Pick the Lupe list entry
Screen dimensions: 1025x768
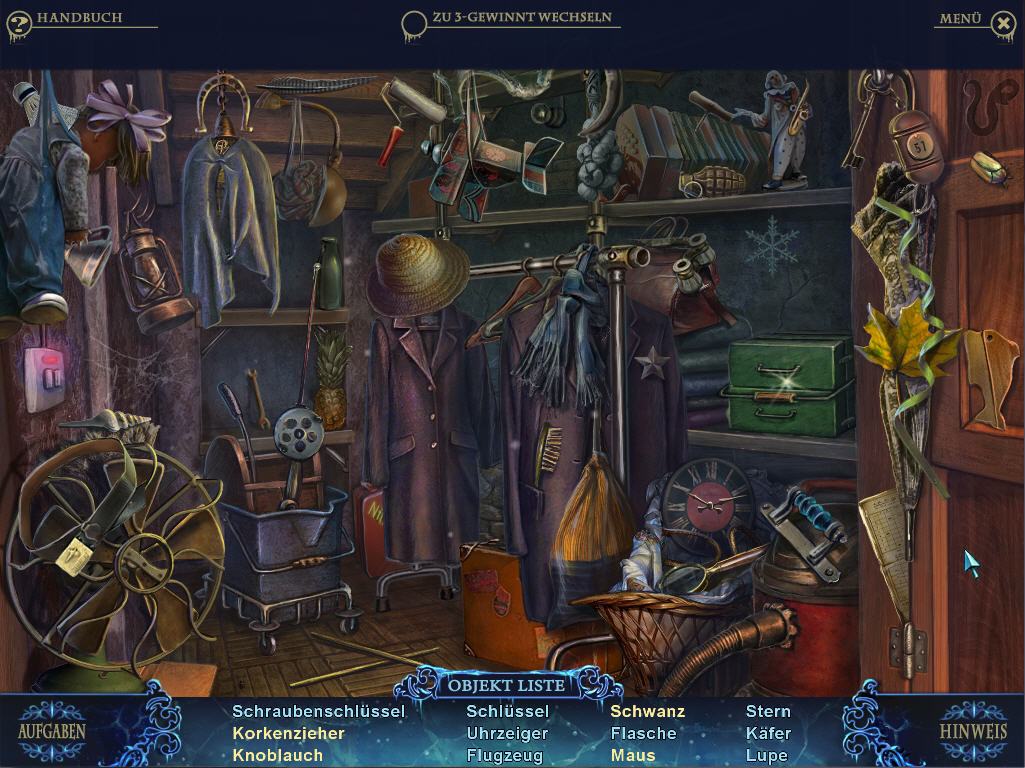[766, 755]
